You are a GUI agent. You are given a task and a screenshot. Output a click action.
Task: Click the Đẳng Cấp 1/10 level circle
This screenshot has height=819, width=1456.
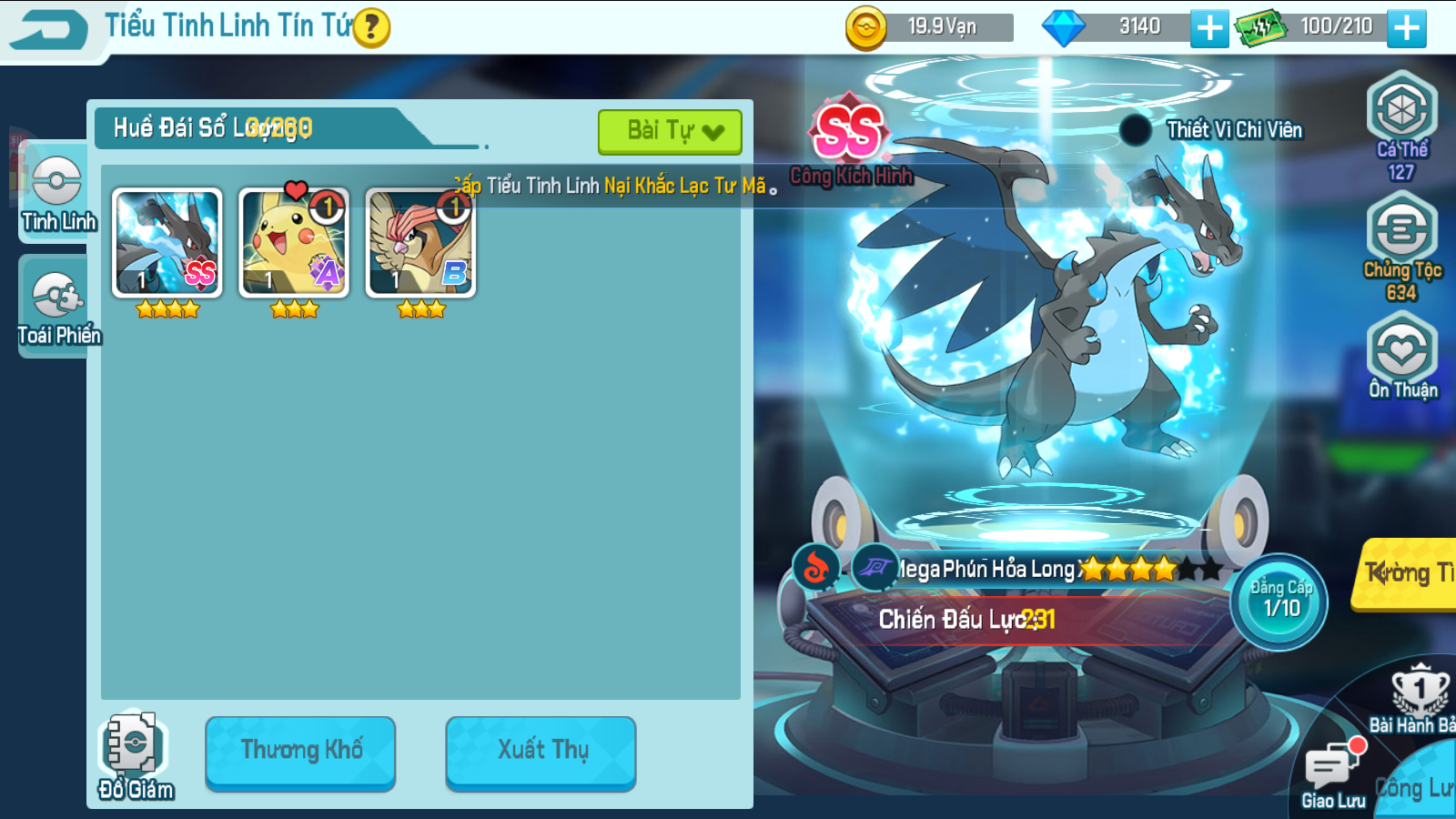click(x=1279, y=601)
